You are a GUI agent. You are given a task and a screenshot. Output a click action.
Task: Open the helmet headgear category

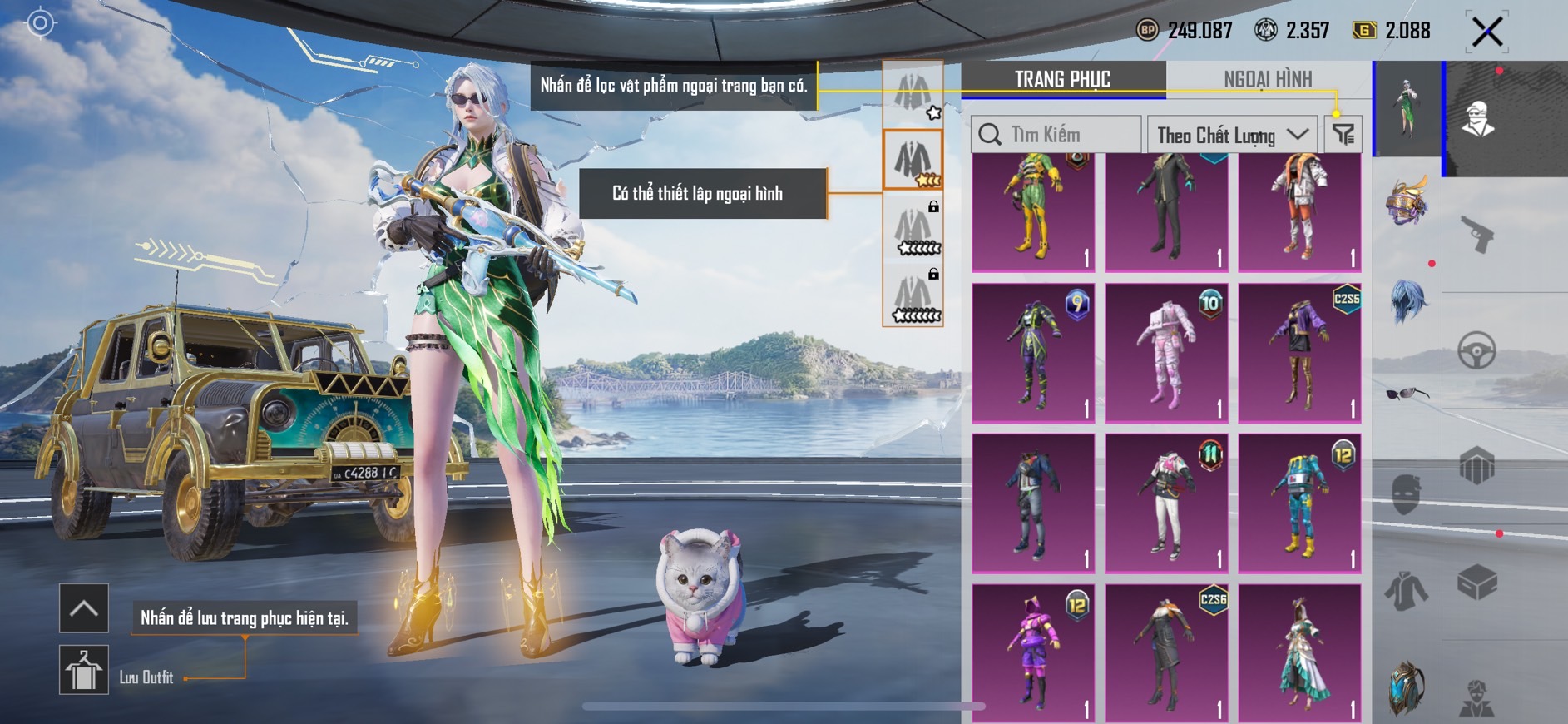pyautogui.click(x=1407, y=201)
